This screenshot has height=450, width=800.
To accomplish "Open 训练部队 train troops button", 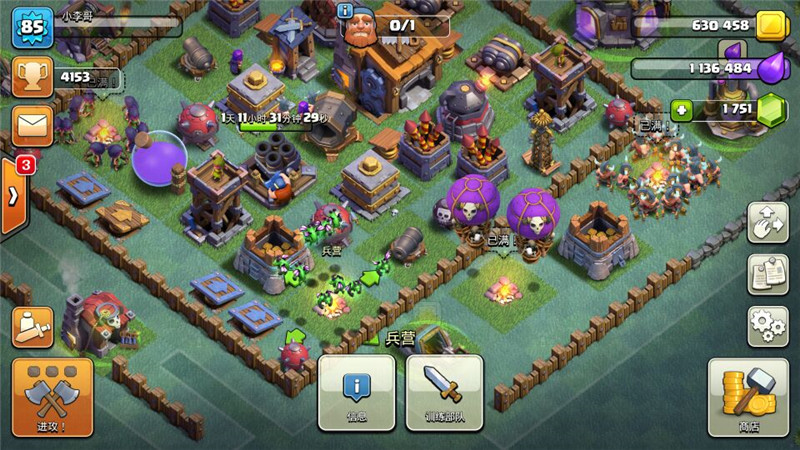I will [x=443, y=393].
